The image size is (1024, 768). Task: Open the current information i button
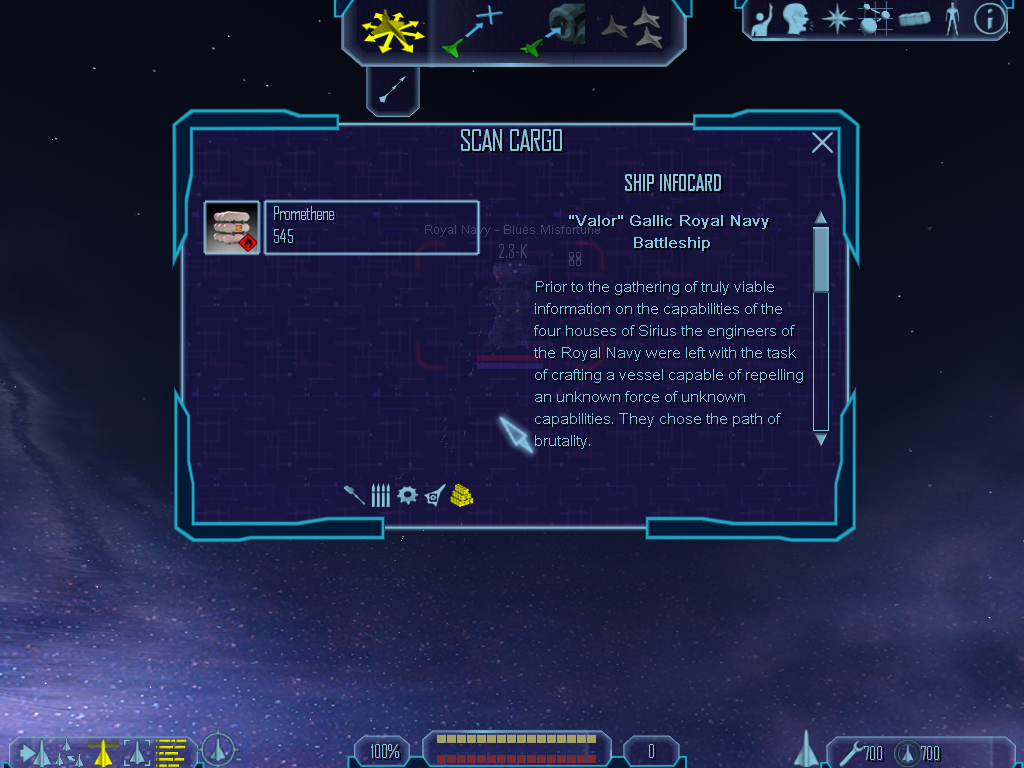click(989, 19)
